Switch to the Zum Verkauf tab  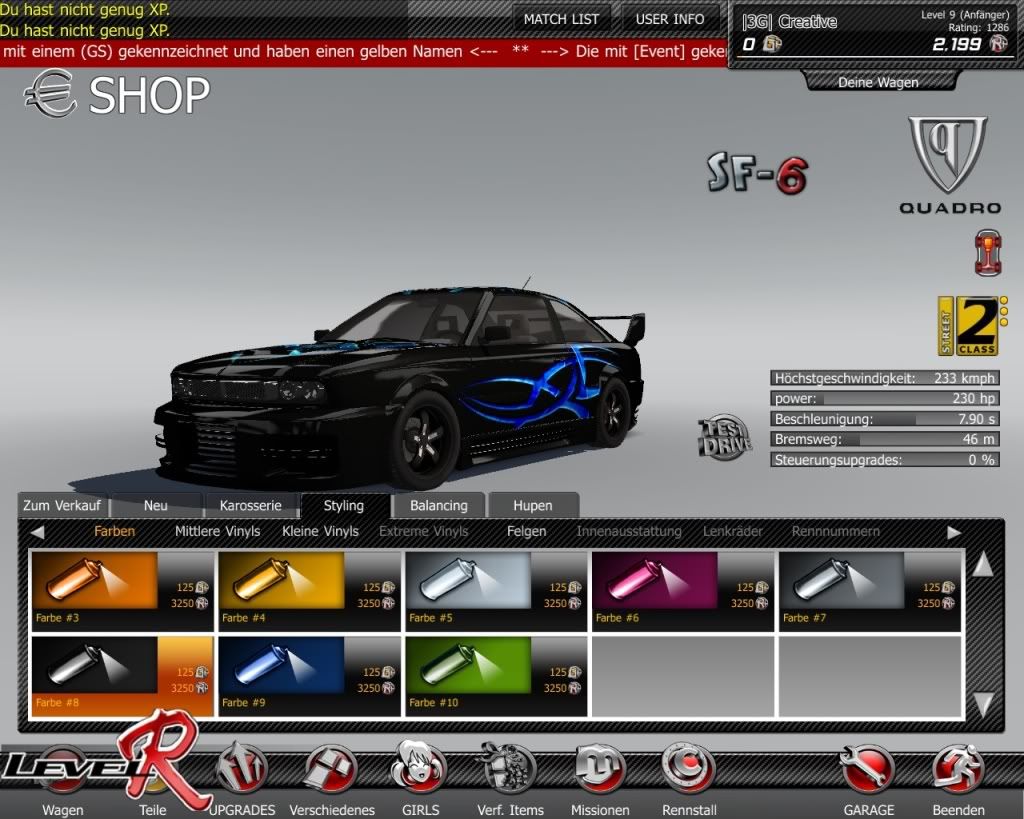coord(62,506)
